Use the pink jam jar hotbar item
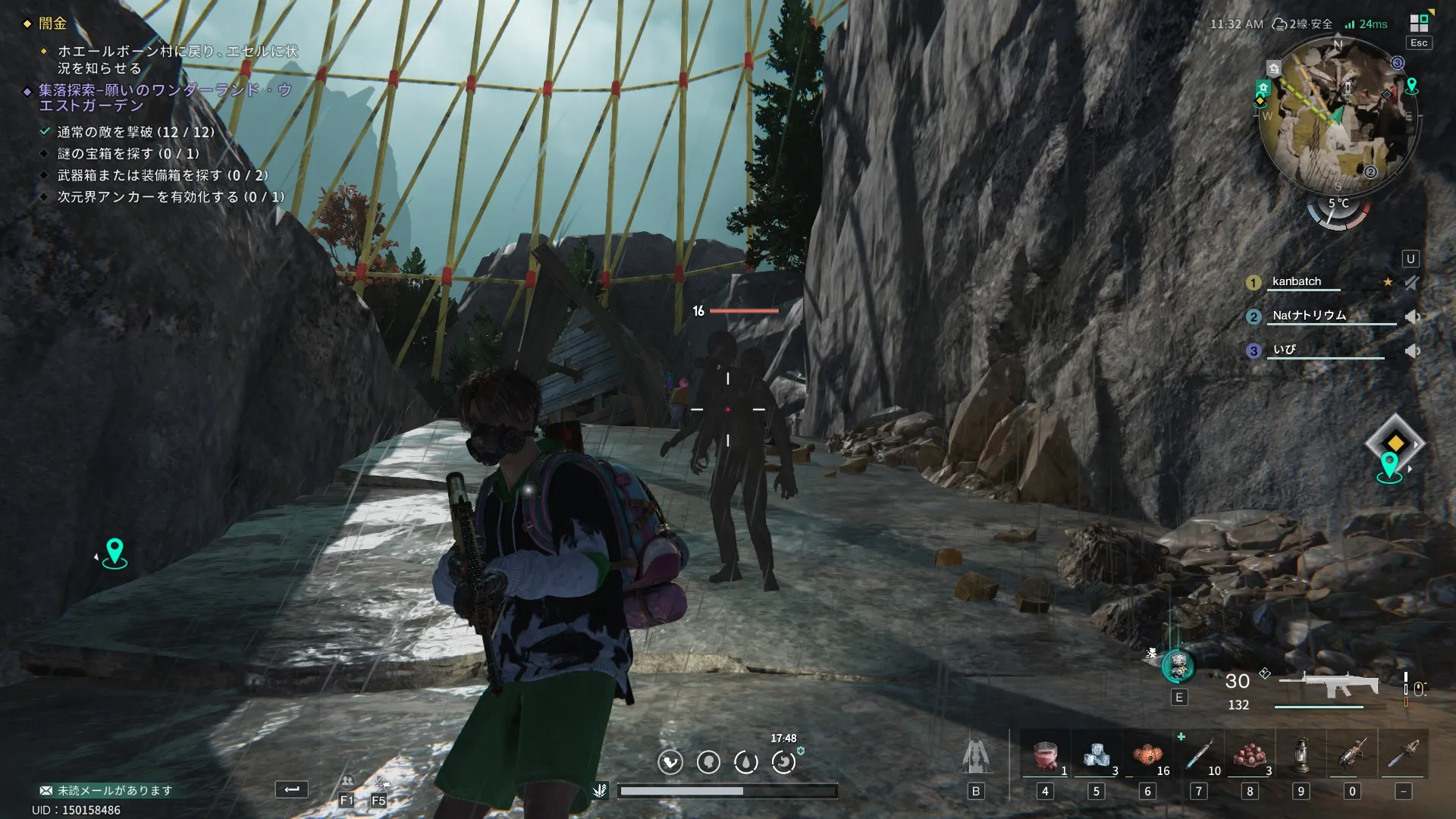Viewport: 1456px width, 819px height. 1045,756
